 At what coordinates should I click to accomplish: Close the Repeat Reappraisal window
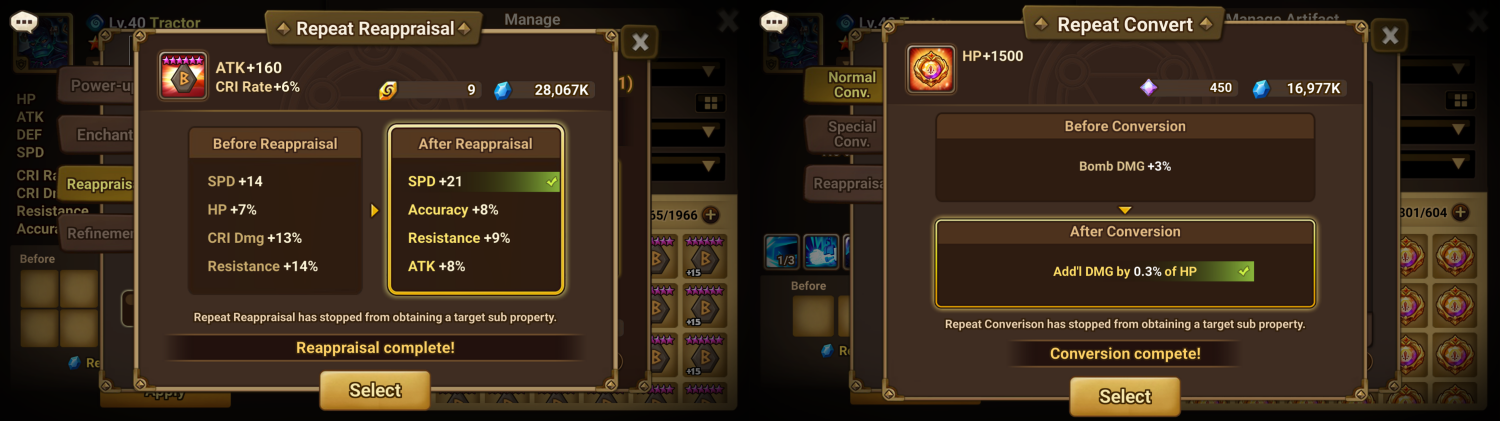[641, 42]
